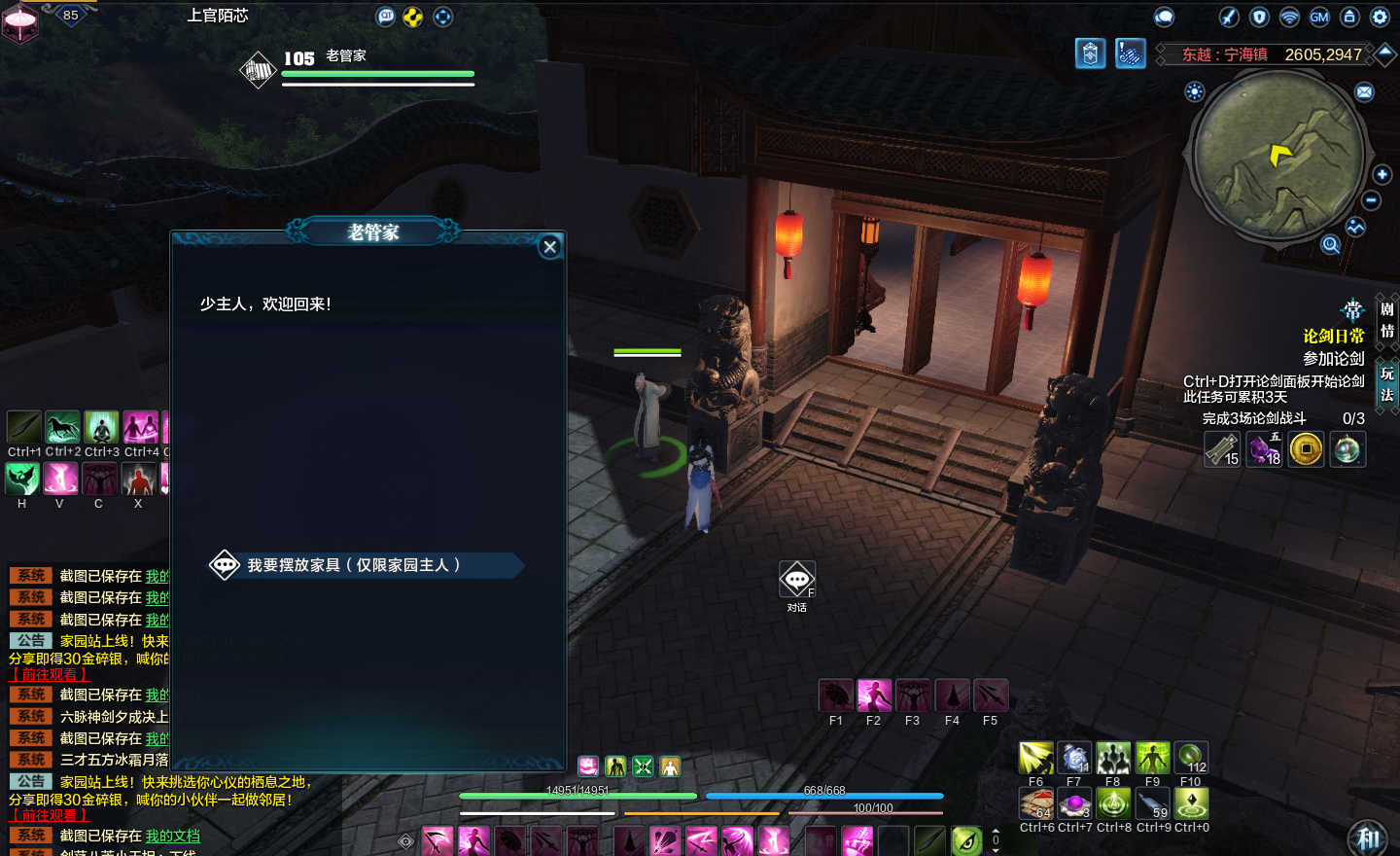Follow the 前往观看 announcement link
The height and width of the screenshot is (856, 1400).
point(50,815)
